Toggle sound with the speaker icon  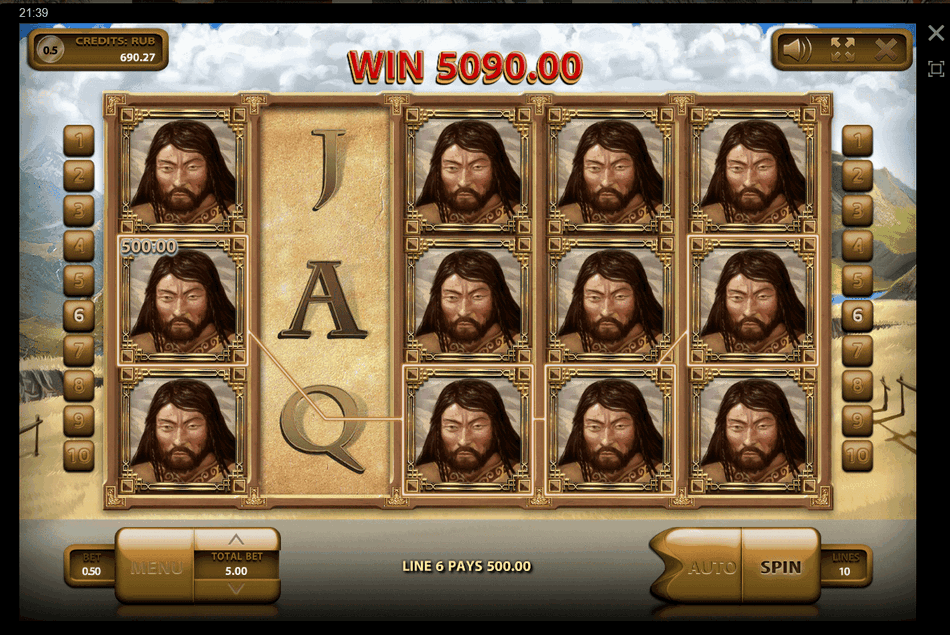(797, 49)
